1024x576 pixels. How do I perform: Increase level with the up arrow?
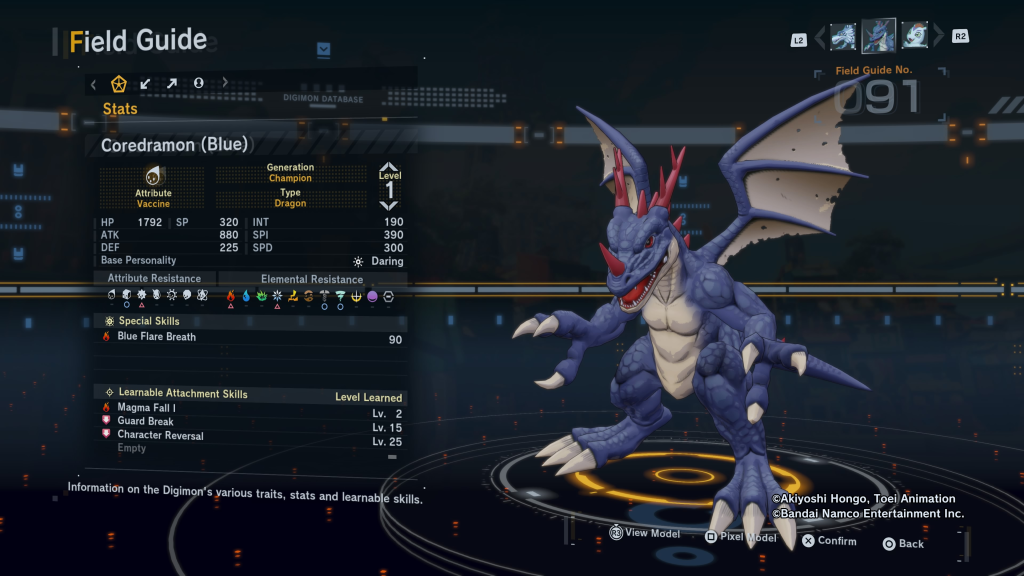(389, 167)
